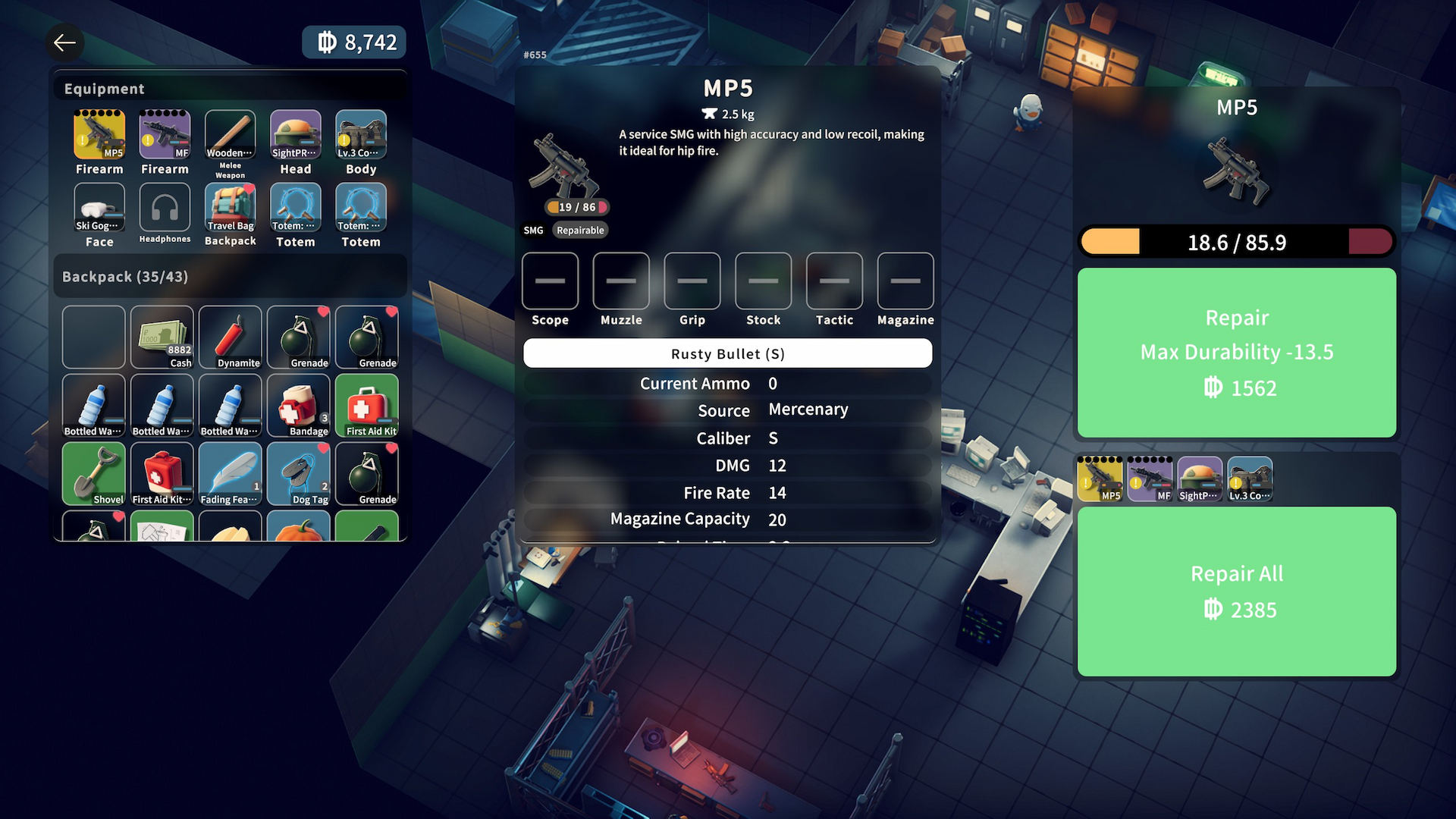Select the Dog Tag item
This screenshot has height=819, width=1456.
(x=298, y=472)
